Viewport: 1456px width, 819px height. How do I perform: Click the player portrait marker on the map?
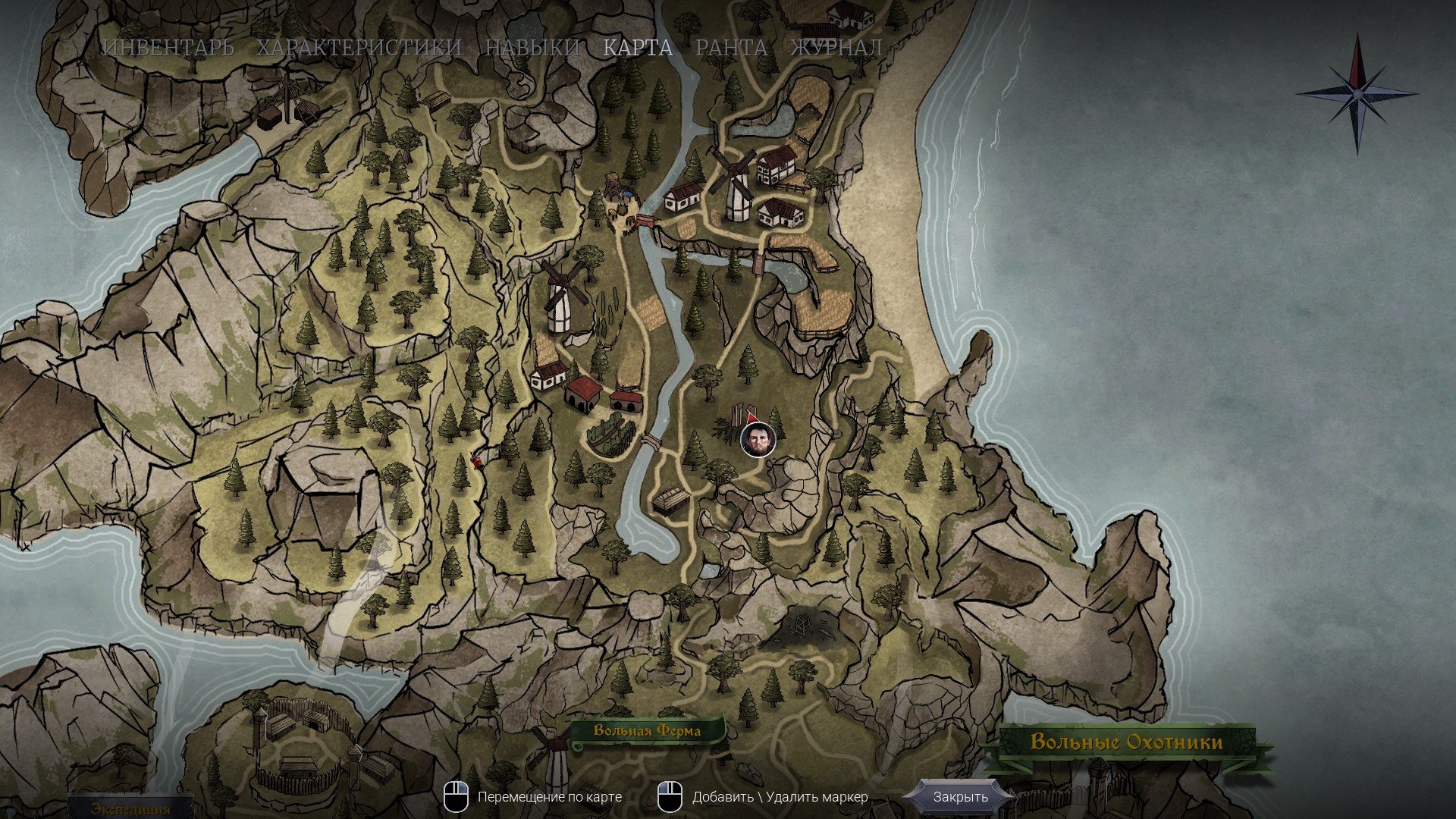758,440
